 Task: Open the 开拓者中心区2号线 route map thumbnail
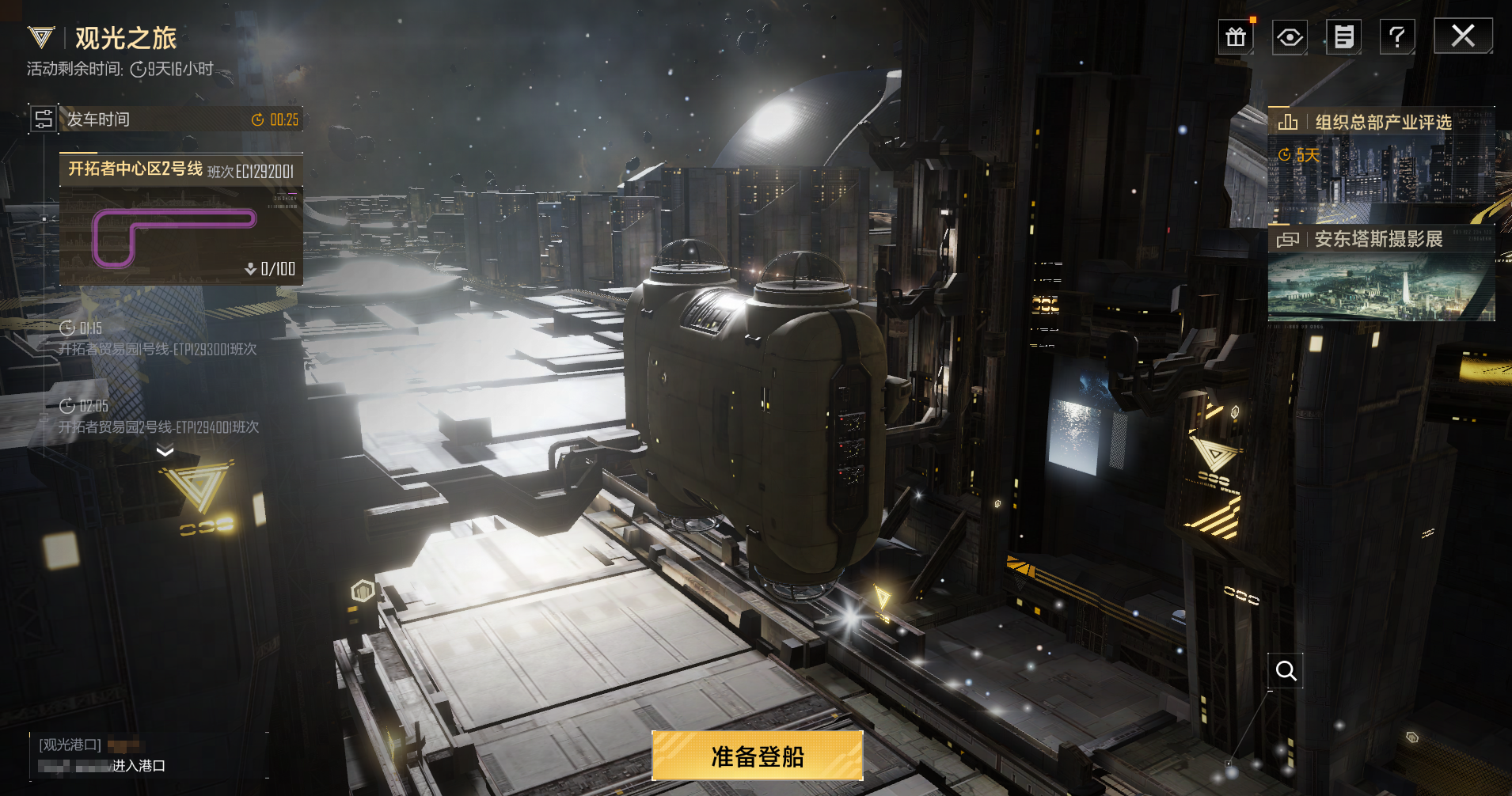[180, 233]
